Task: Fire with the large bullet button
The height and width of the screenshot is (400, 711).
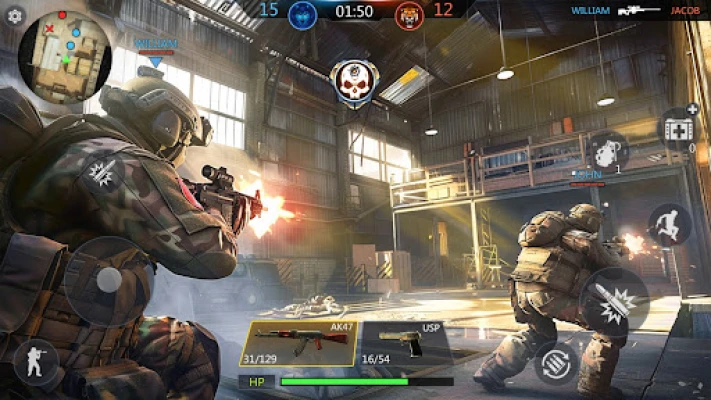Action: coord(614,301)
